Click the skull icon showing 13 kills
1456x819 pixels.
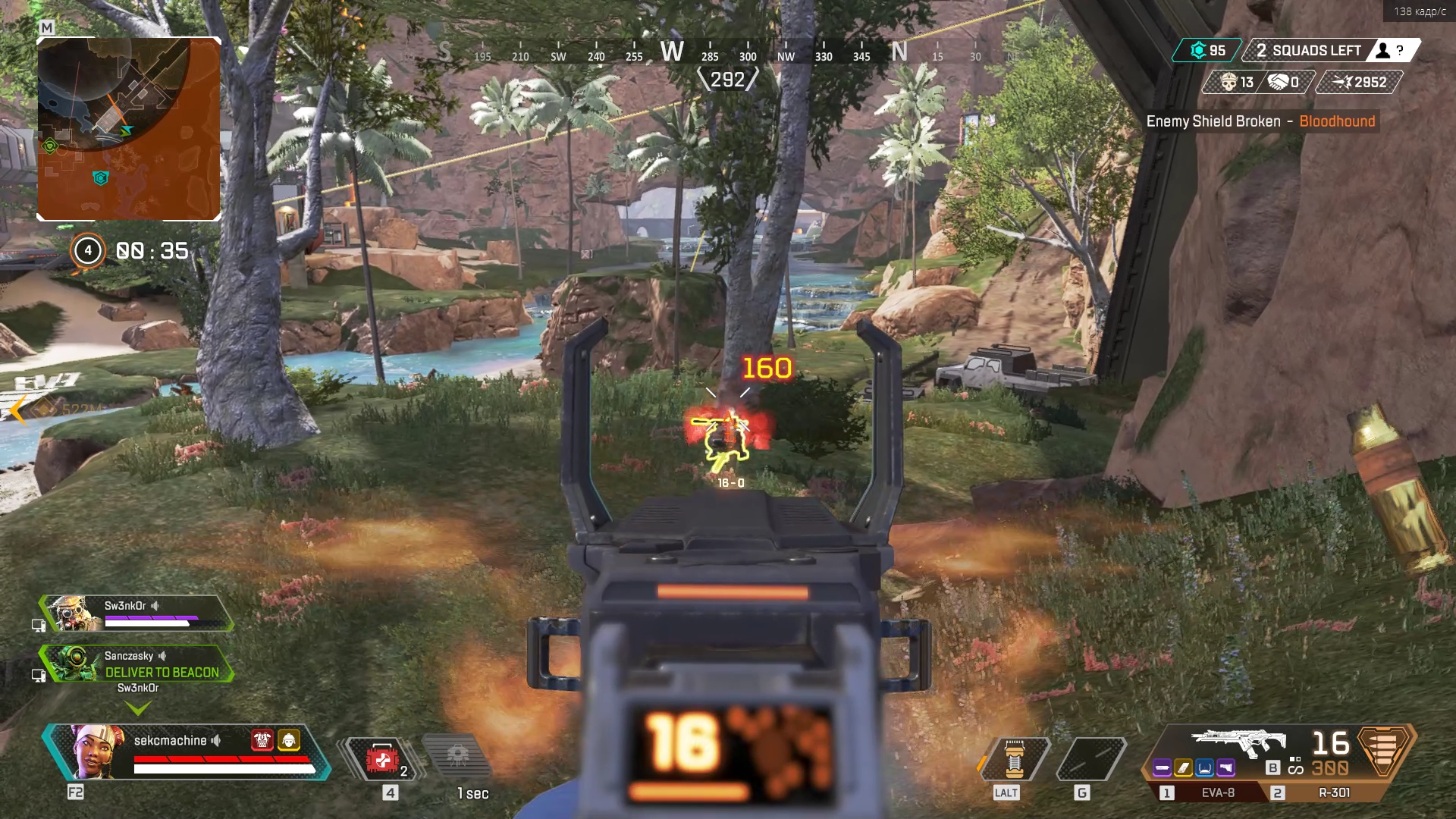(x=1228, y=83)
